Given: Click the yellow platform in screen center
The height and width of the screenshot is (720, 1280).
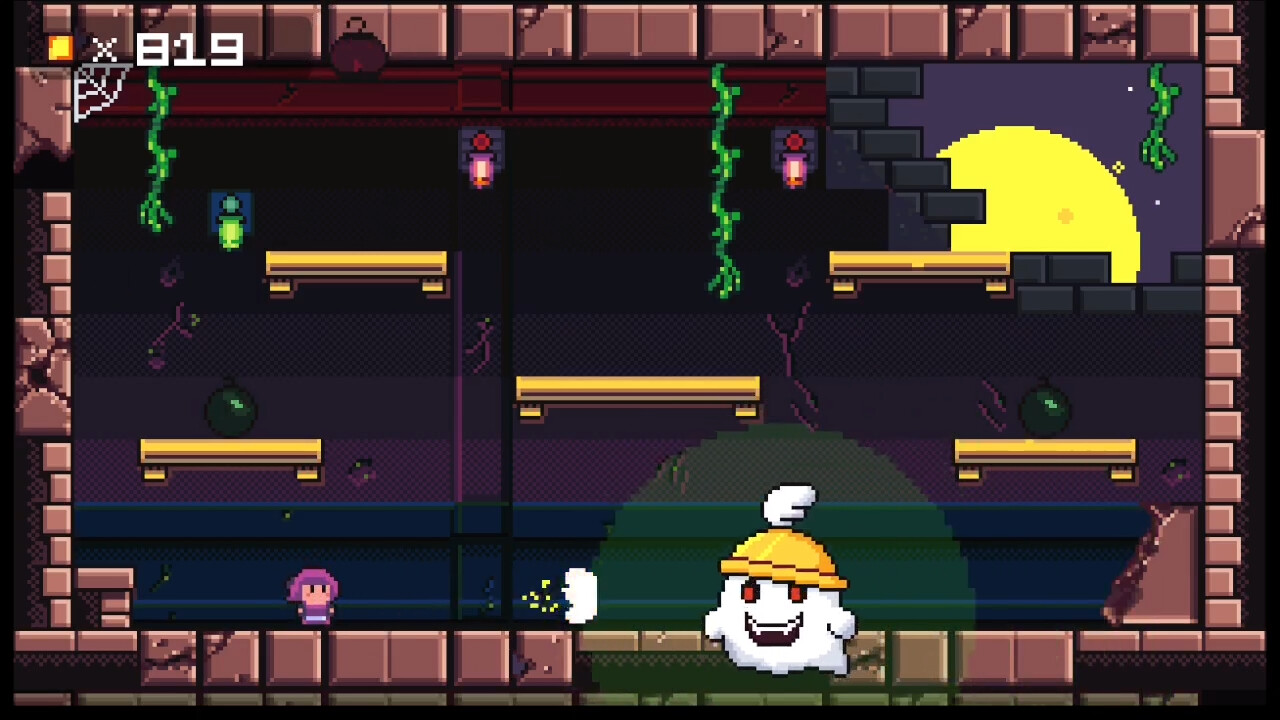Looking at the screenshot, I should (x=637, y=388).
